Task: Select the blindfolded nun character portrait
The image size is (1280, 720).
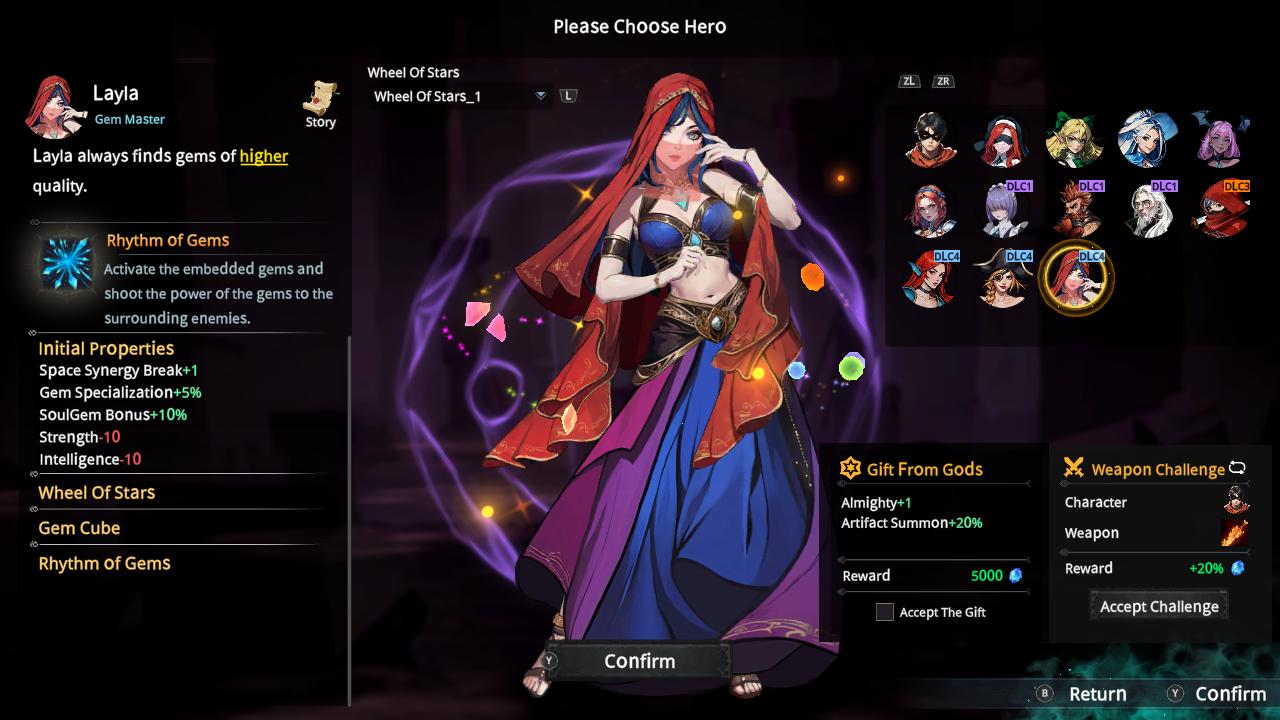Action: click(1003, 140)
